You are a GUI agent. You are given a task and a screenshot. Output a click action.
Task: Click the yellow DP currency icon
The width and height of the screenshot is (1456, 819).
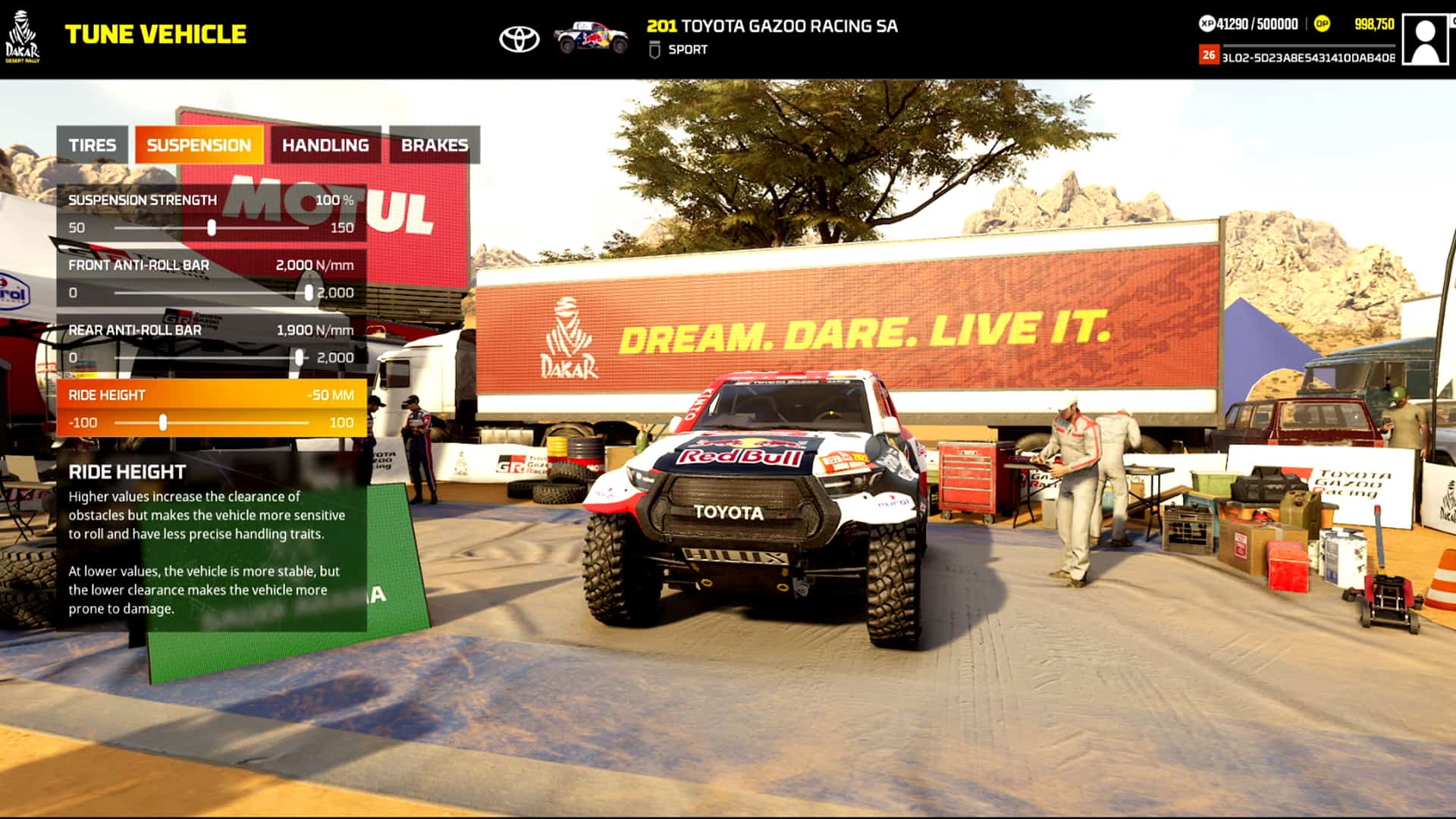tap(1322, 23)
